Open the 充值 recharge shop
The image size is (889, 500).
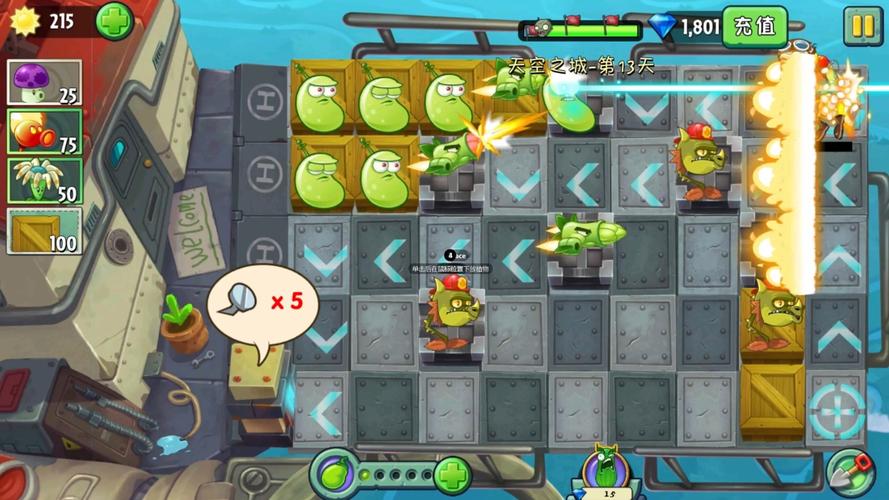point(754,26)
